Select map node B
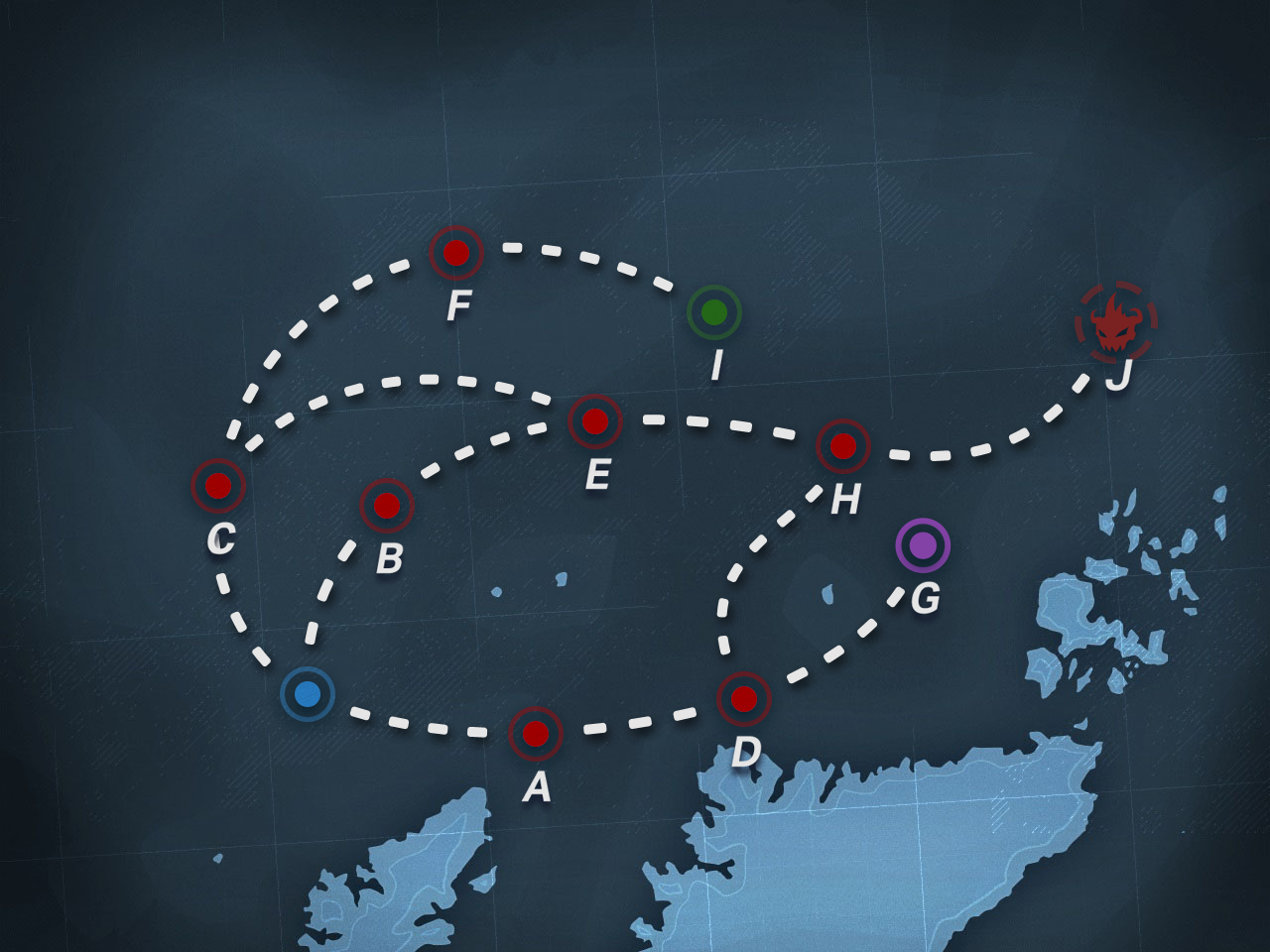 coord(387,506)
